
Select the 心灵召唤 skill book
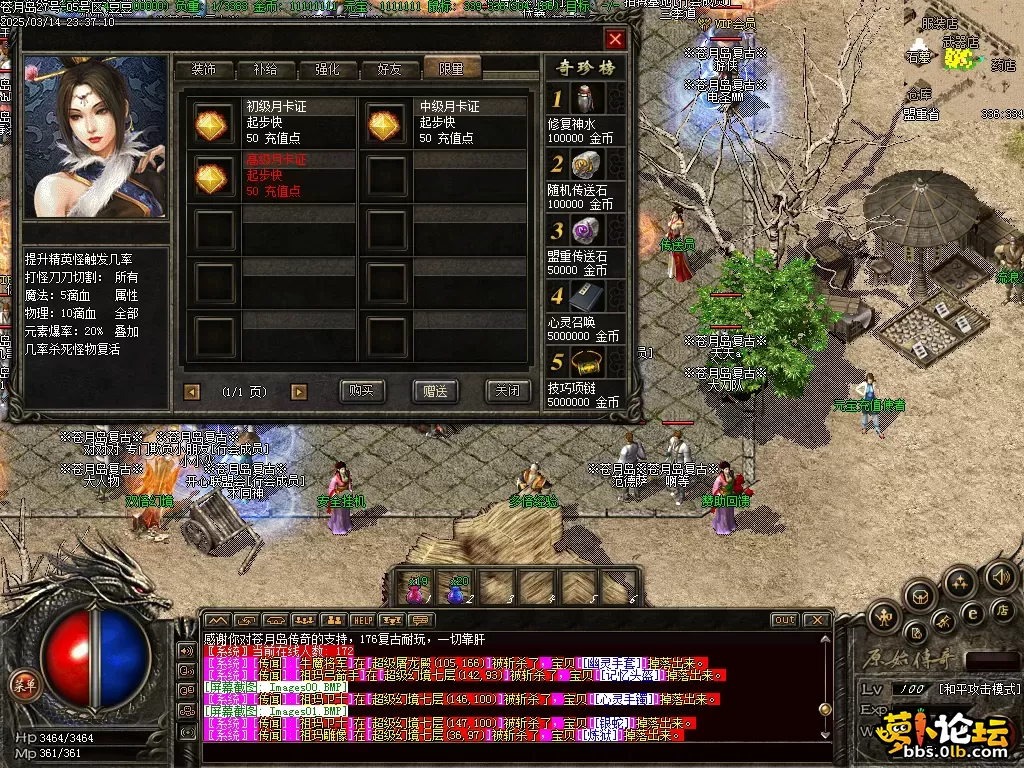(587, 297)
